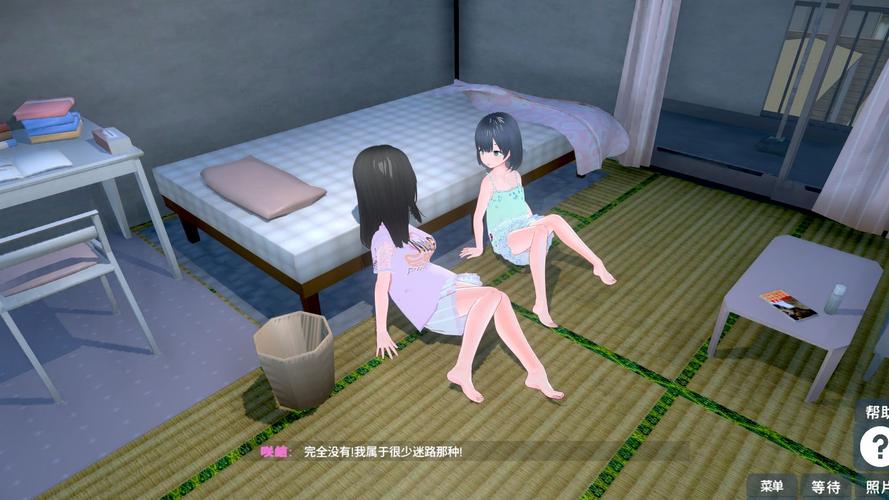Click the 等待 (Wait) button
The image size is (889, 500).
pyautogui.click(x=825, y=487)
